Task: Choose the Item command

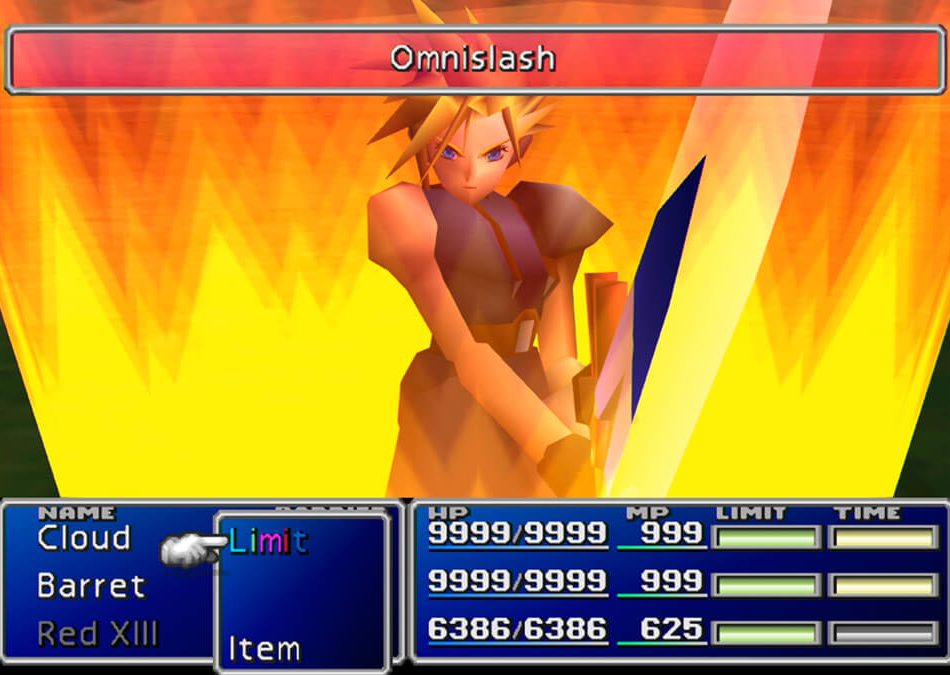Action: (264, 649)
